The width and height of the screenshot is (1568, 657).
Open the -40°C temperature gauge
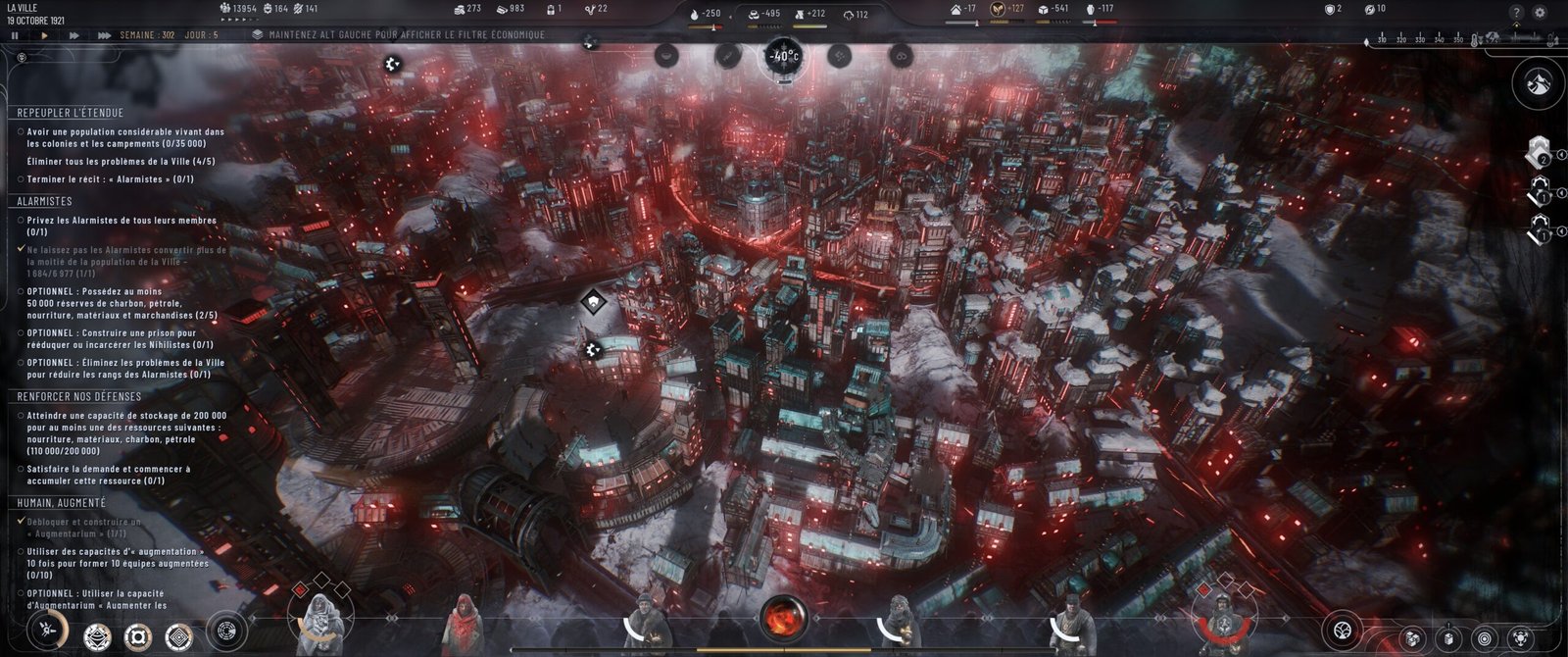click(783, 56)
